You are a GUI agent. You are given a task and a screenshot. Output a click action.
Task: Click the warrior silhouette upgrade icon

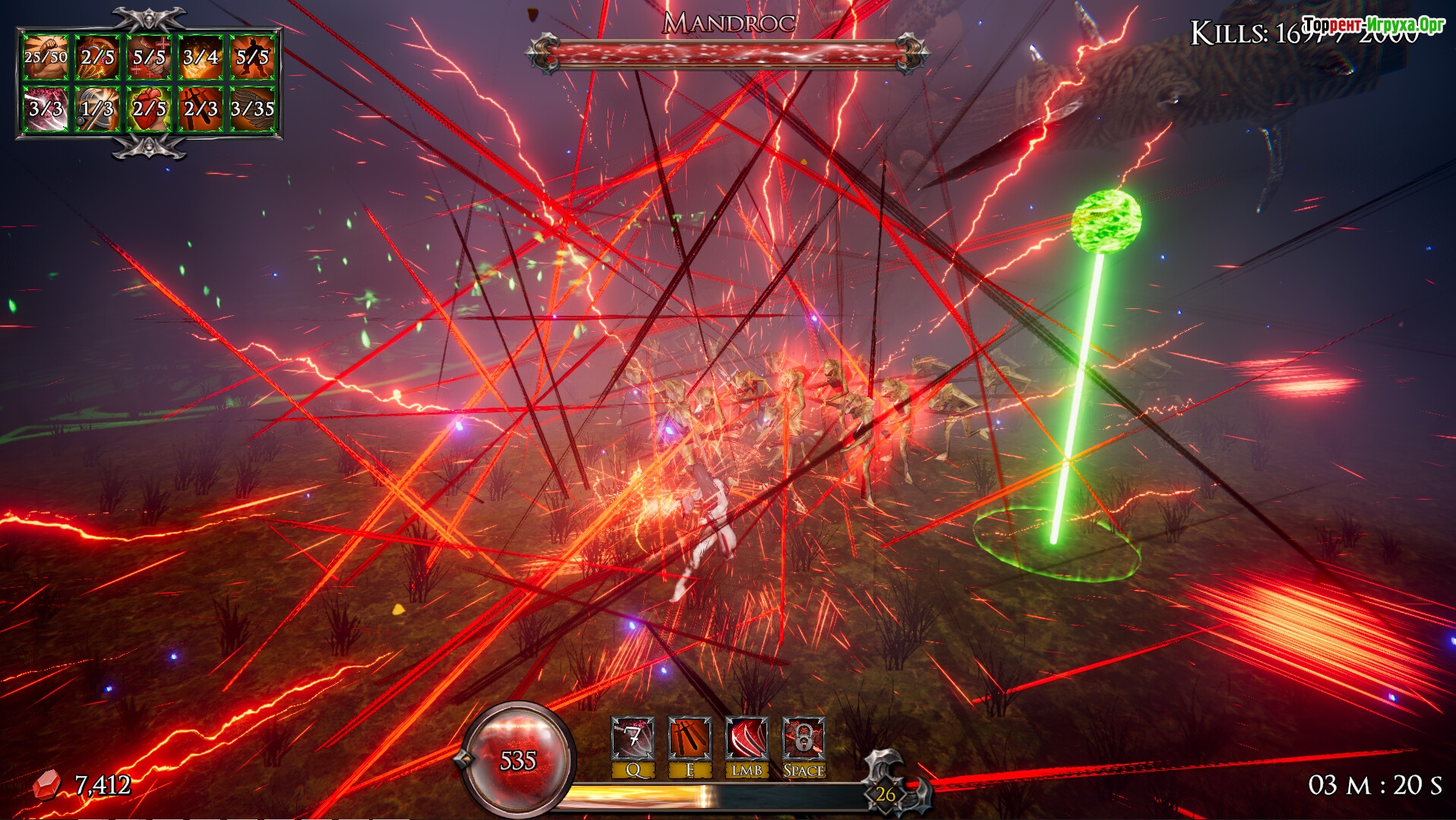(252, 57)
